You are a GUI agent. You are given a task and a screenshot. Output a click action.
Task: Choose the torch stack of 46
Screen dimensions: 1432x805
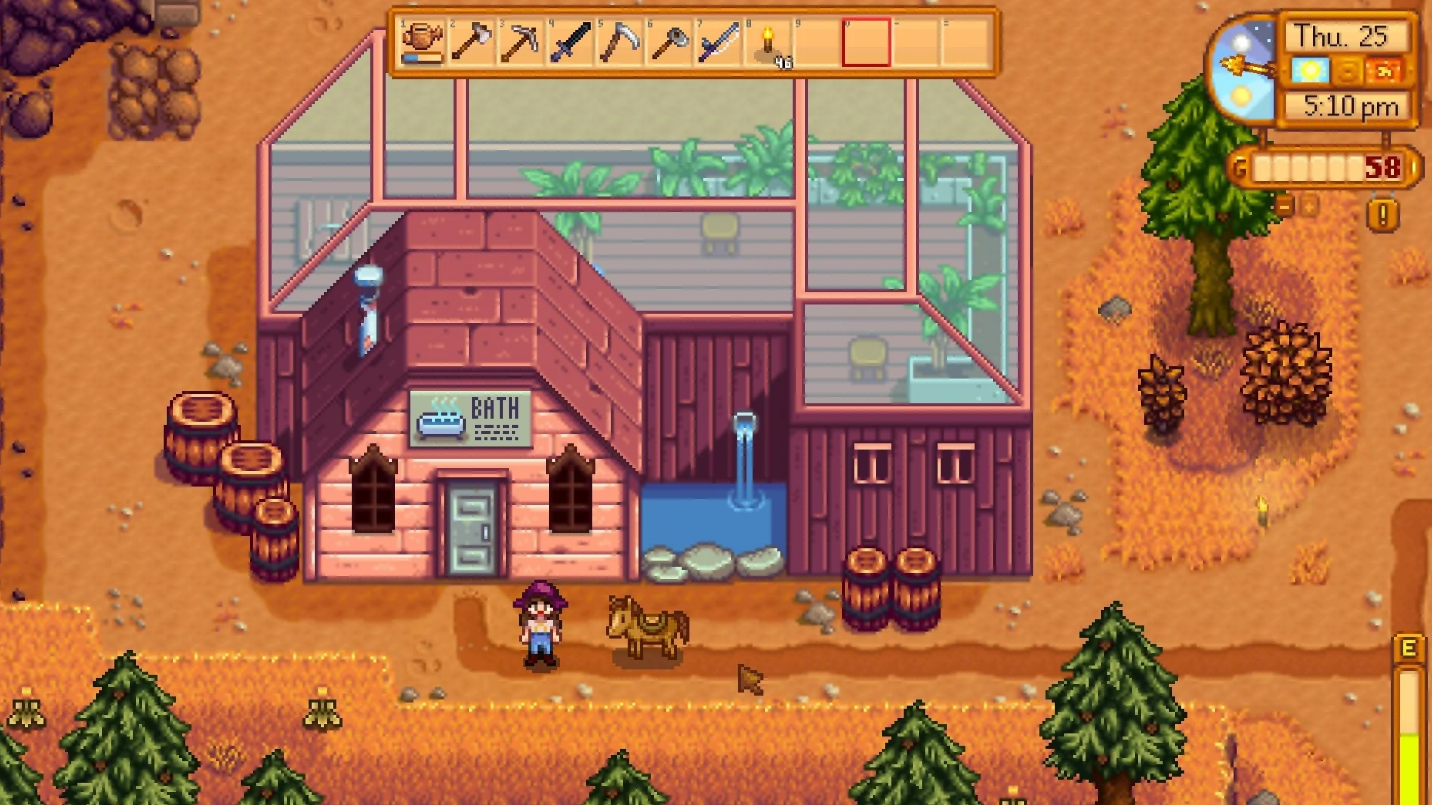click(767, 43)
